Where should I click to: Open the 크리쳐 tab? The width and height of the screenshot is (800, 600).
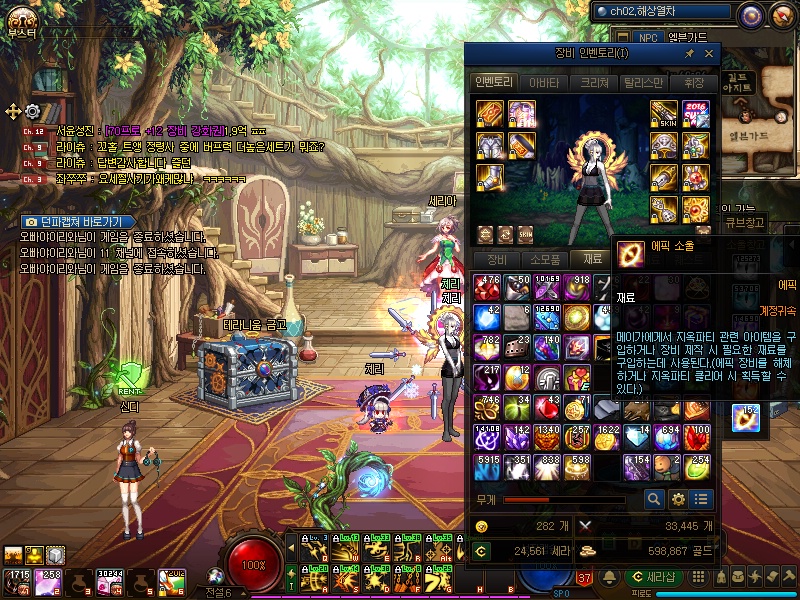595,83
